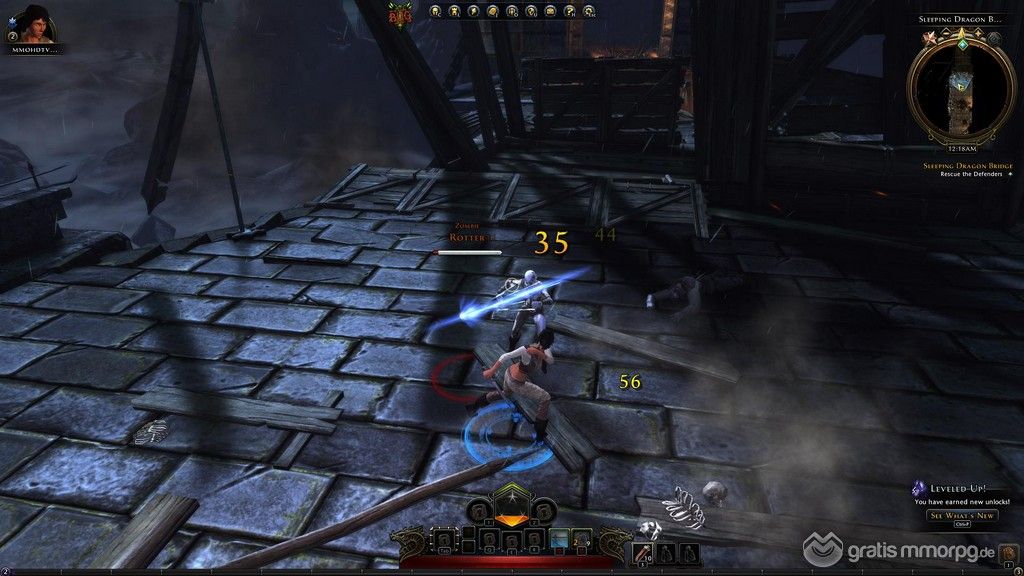Open the character sheet helmet icon

click(436, 11)
